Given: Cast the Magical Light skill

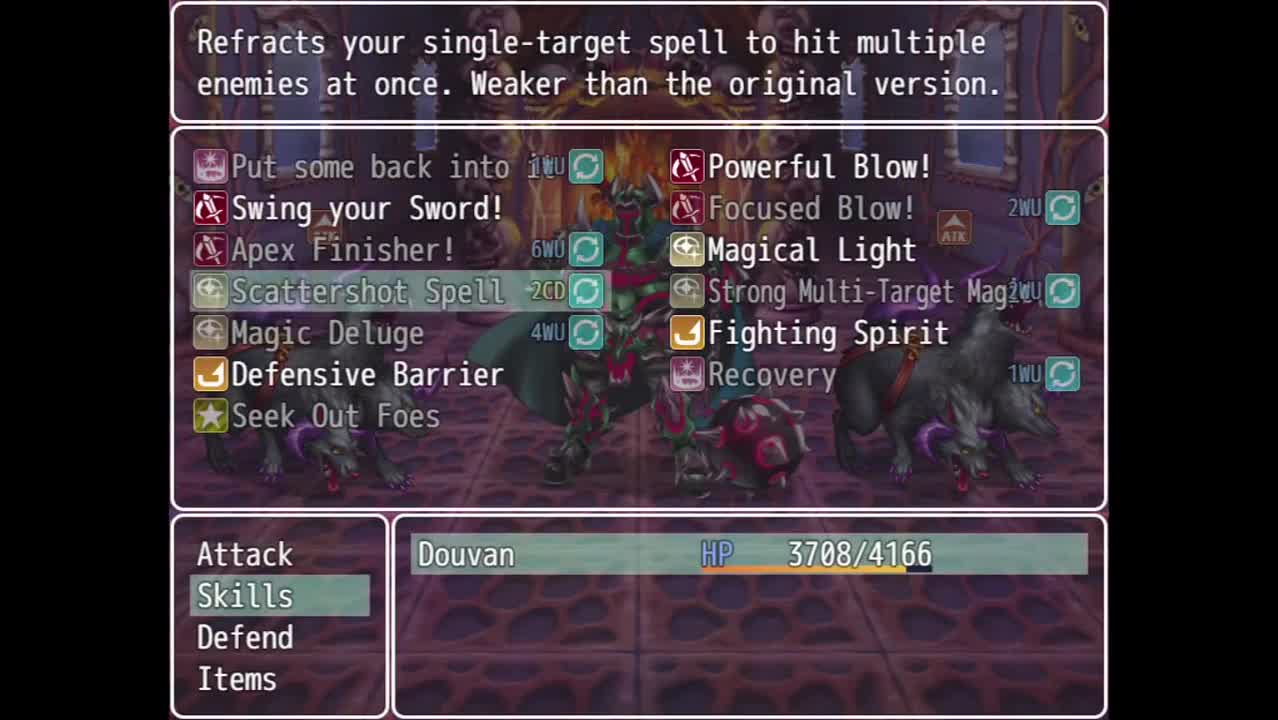Looking at the screenshot, I should pyautogui.click(x=811, y=250).
